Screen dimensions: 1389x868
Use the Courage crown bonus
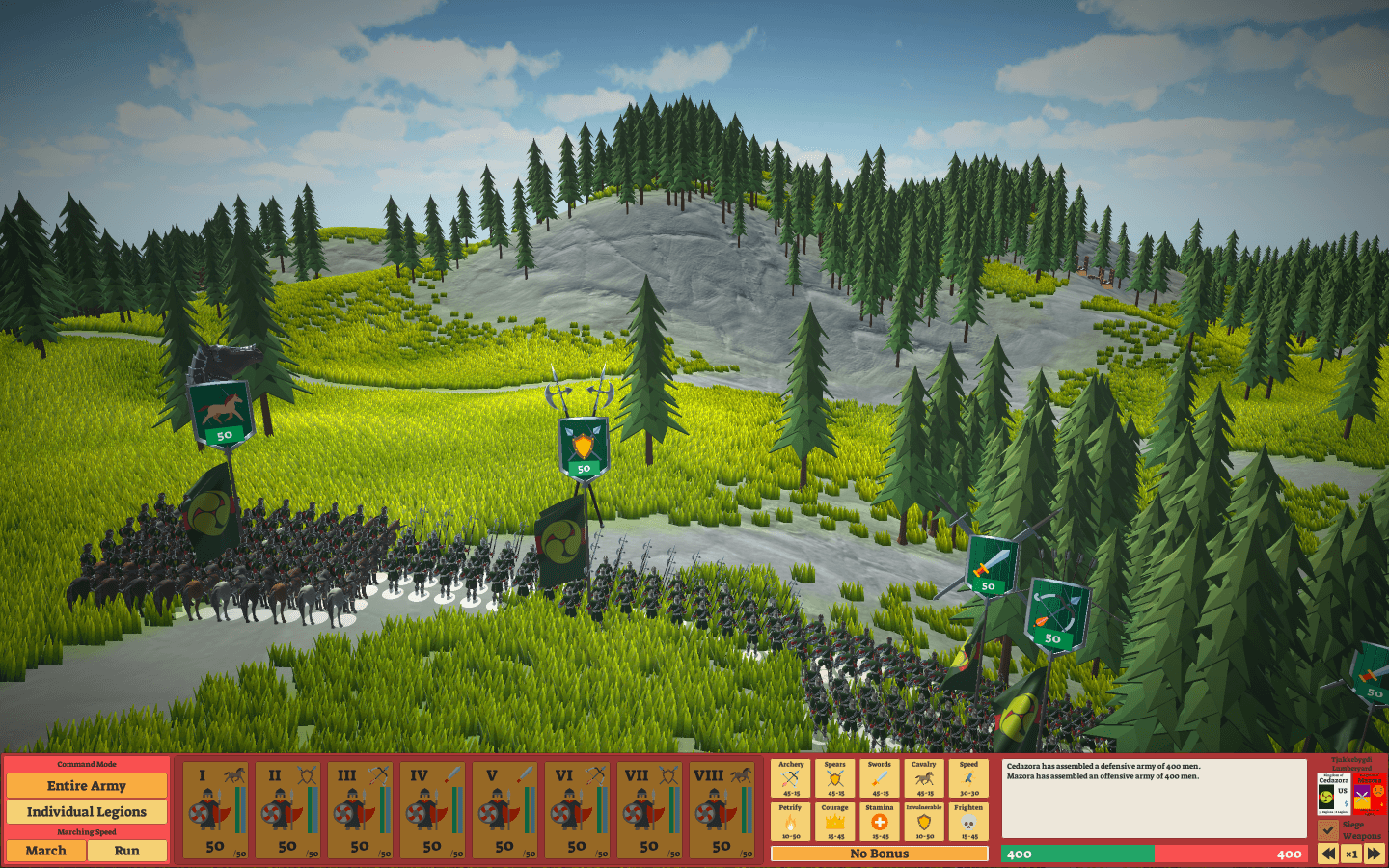pyautogui.click(x=835, y=822)
